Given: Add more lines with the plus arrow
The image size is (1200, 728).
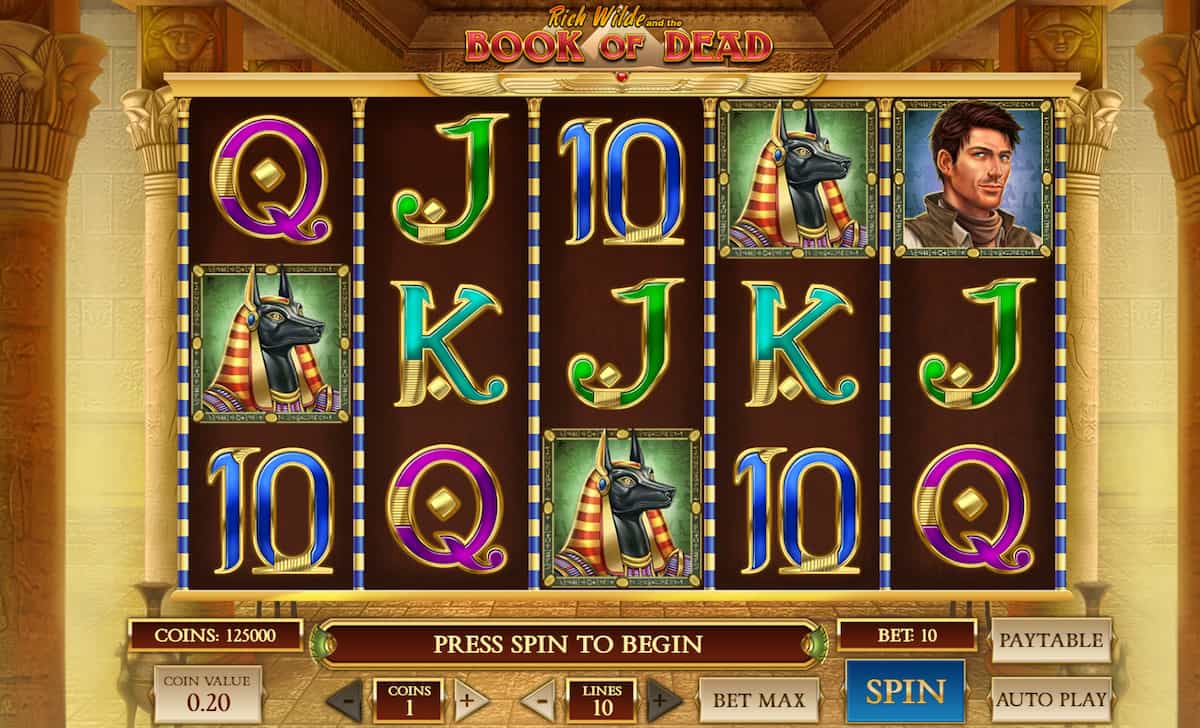Looking at the screenshot, I should tap(664, 699).
